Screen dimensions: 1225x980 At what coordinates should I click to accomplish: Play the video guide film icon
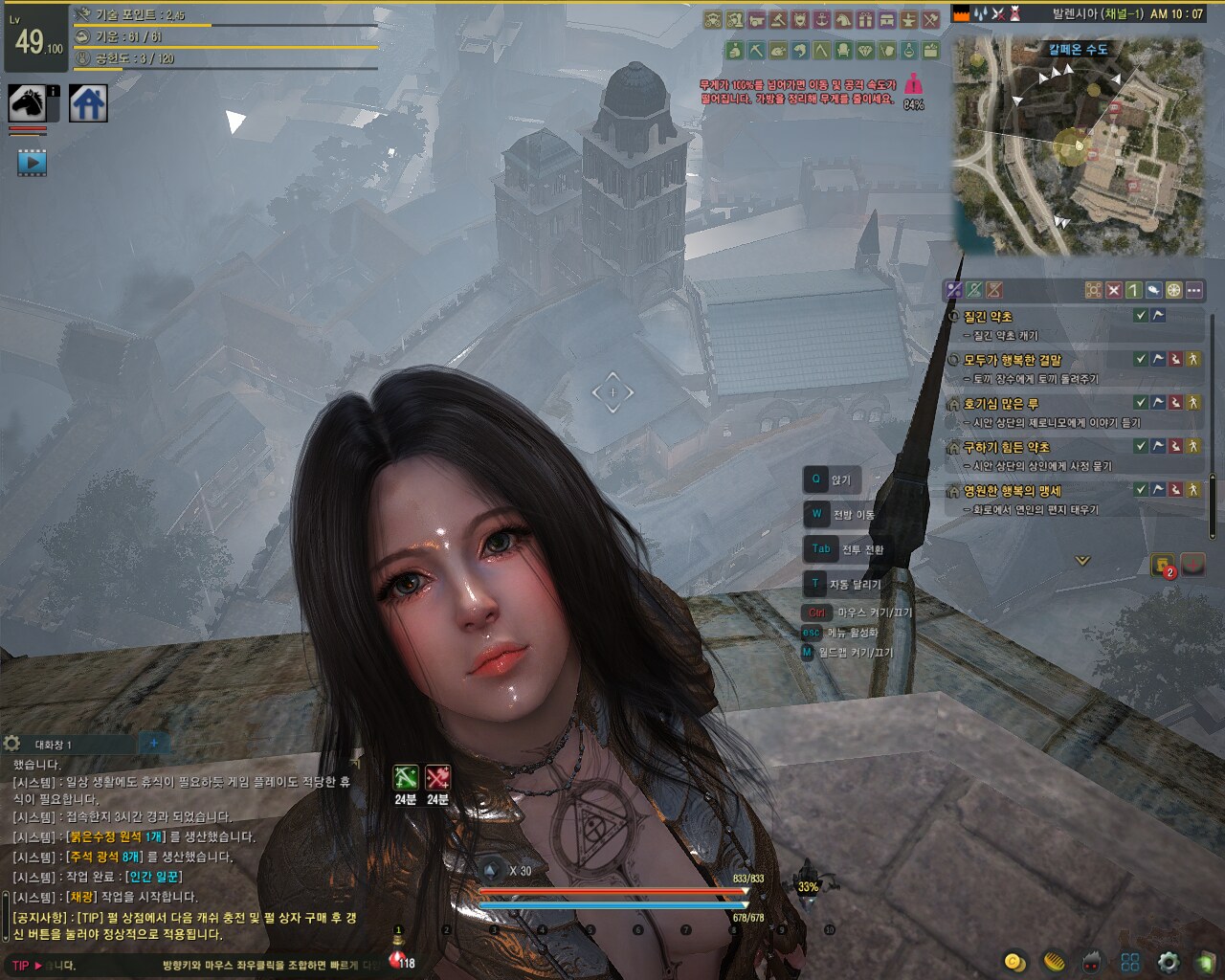[32, 163]
